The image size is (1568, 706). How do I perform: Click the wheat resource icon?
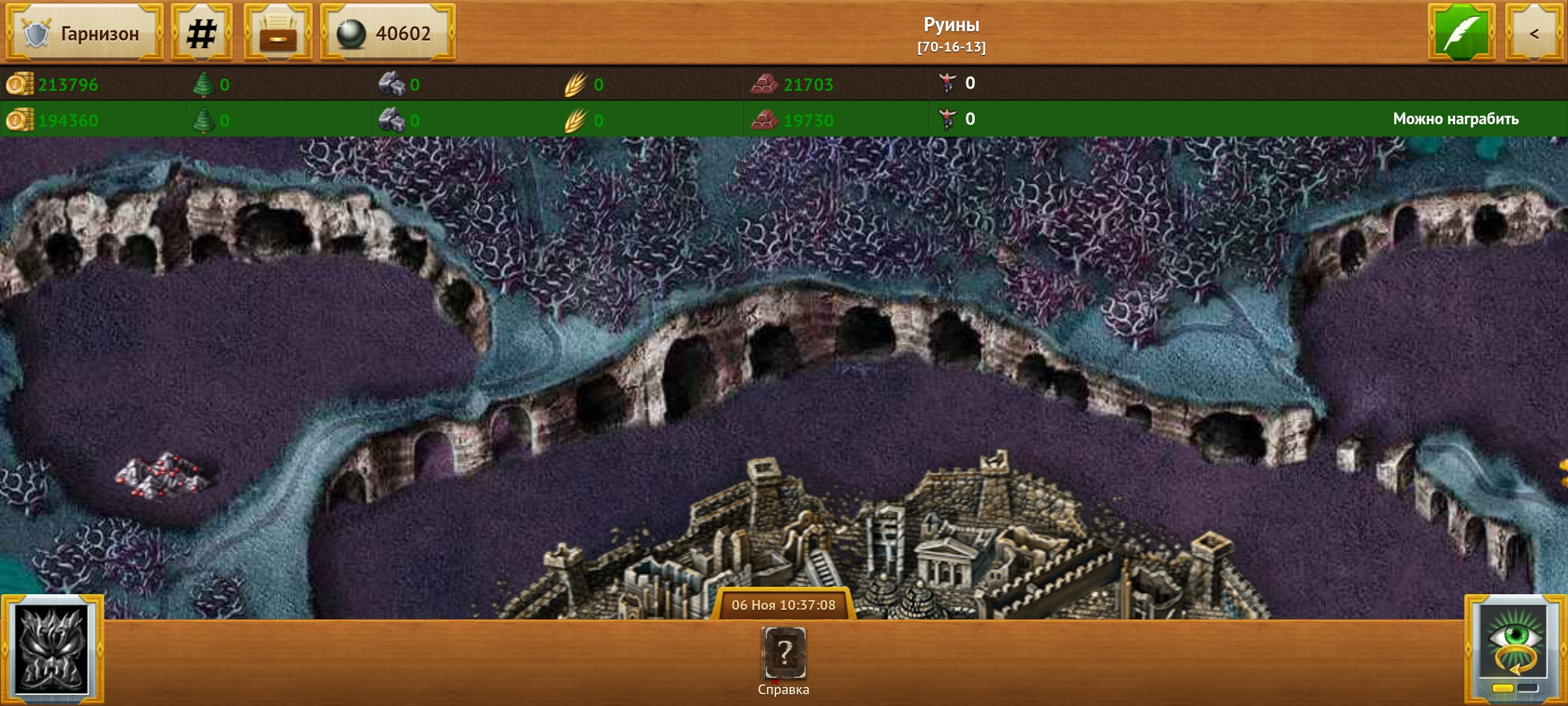click(x=576, y=84)
